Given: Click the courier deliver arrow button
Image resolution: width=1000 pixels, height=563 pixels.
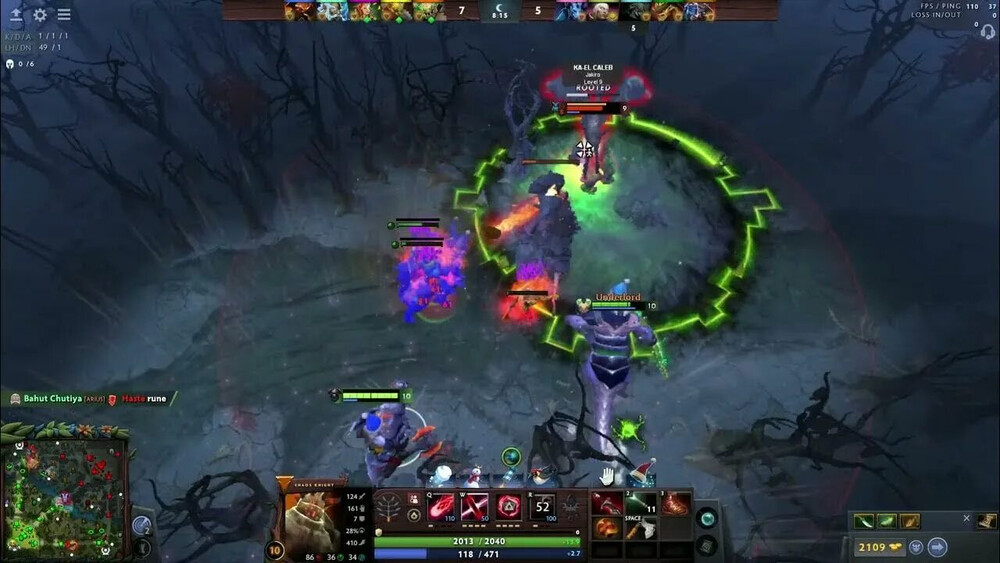Looking at the screenshot, I should pyautogui.click(x=937, y=547).
